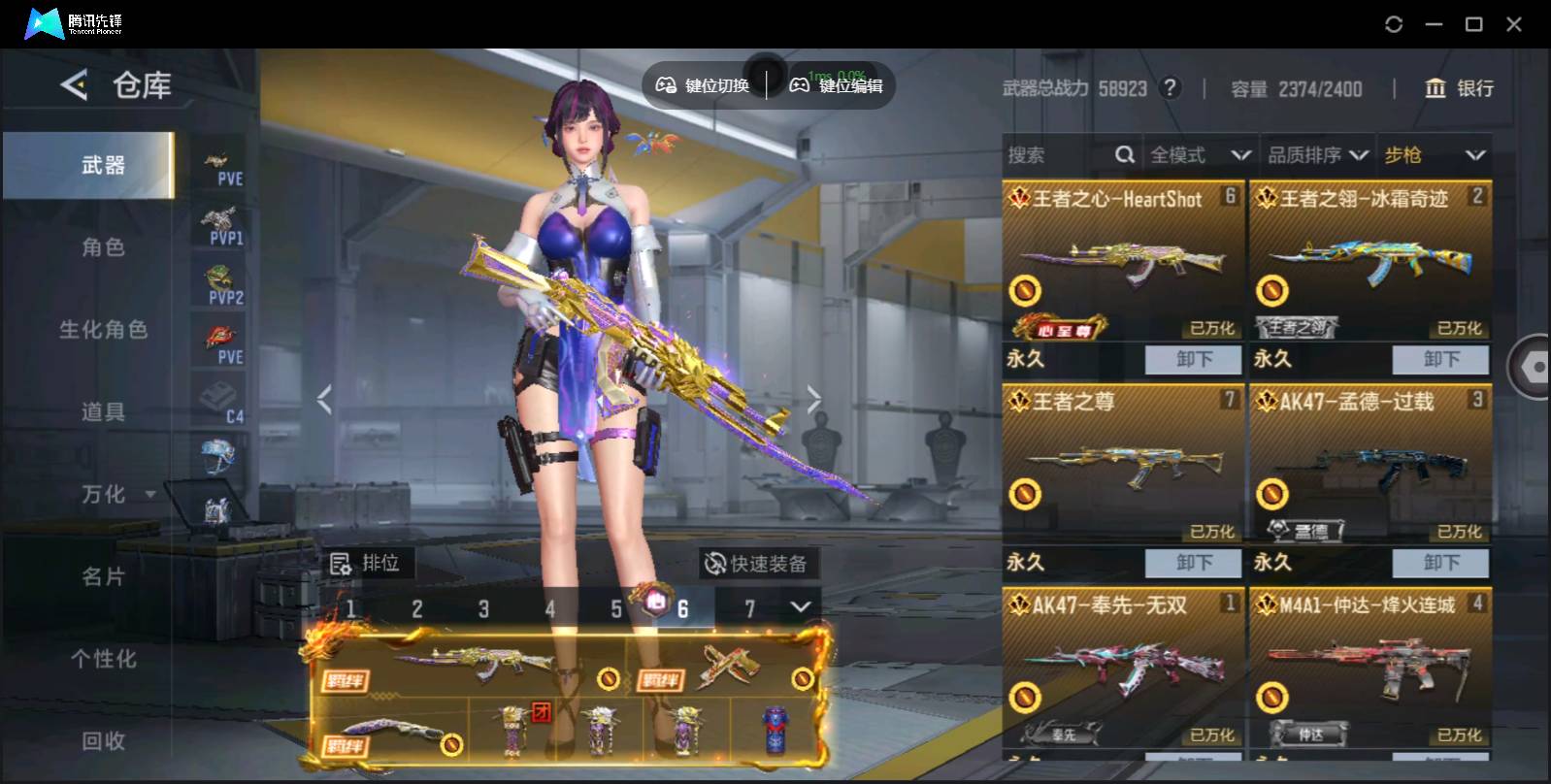This screenshot has height=784, width=1551.
Task: Switch to loadout slot 3
Action: 483,609
